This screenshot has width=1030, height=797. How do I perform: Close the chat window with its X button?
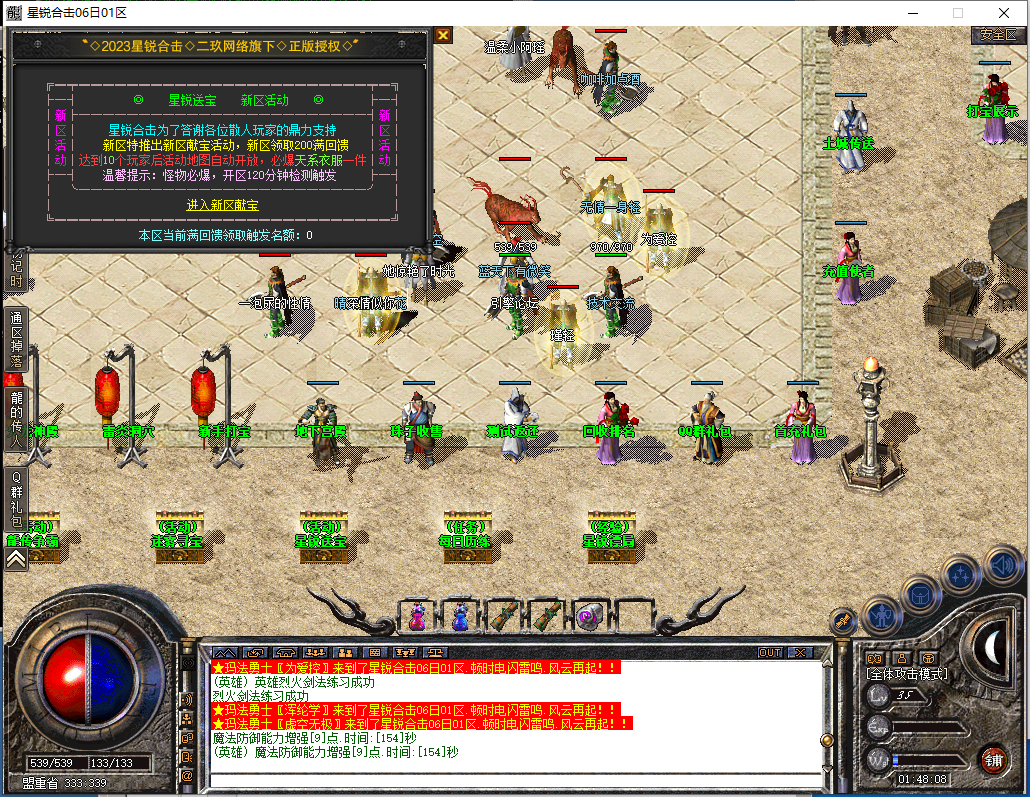(x=798, y=652)
